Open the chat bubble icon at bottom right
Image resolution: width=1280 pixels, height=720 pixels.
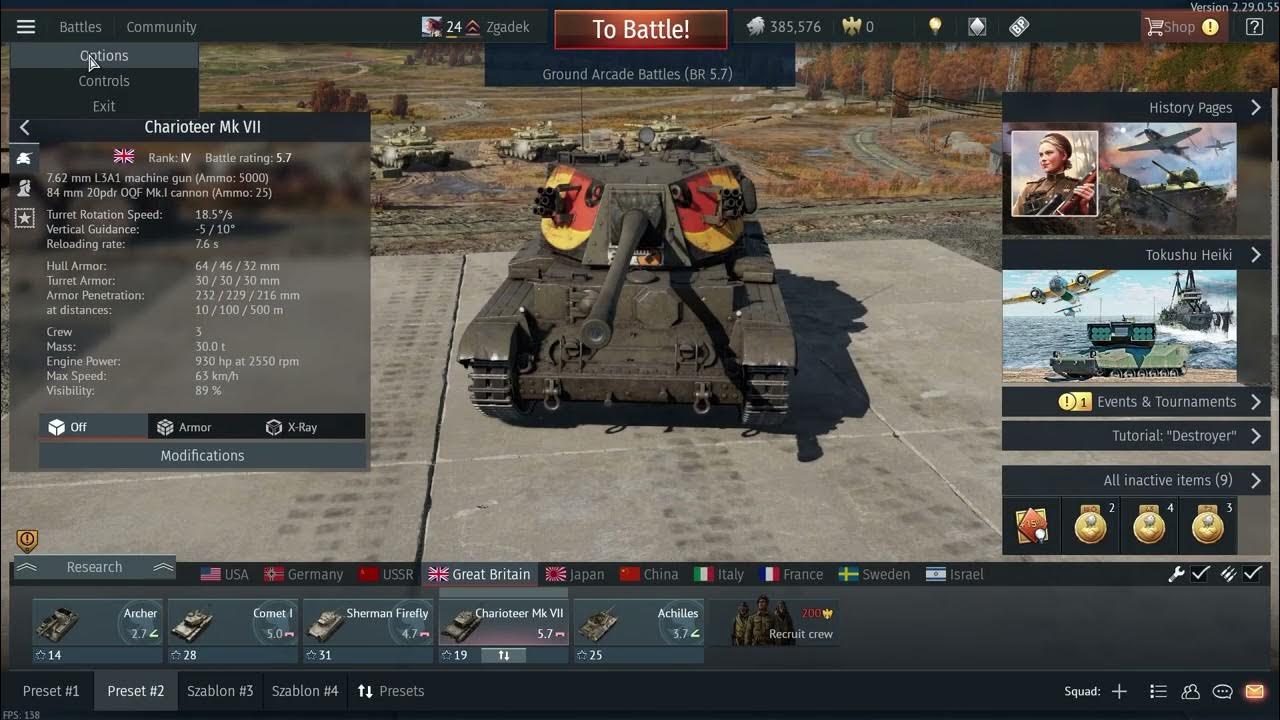(x=1221, y=690)
